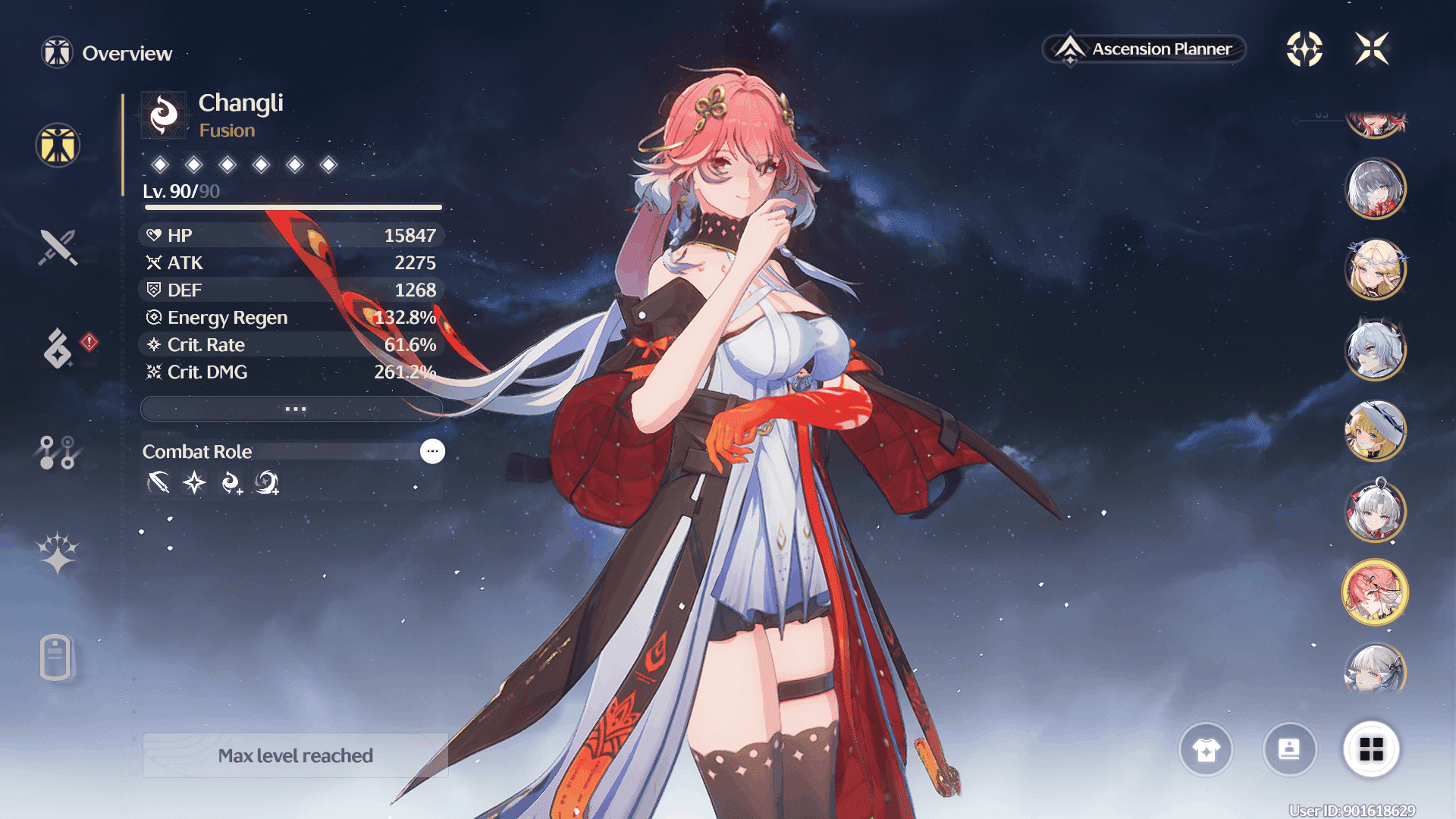Open the Resonance Chain star tab

pos(58,552)
